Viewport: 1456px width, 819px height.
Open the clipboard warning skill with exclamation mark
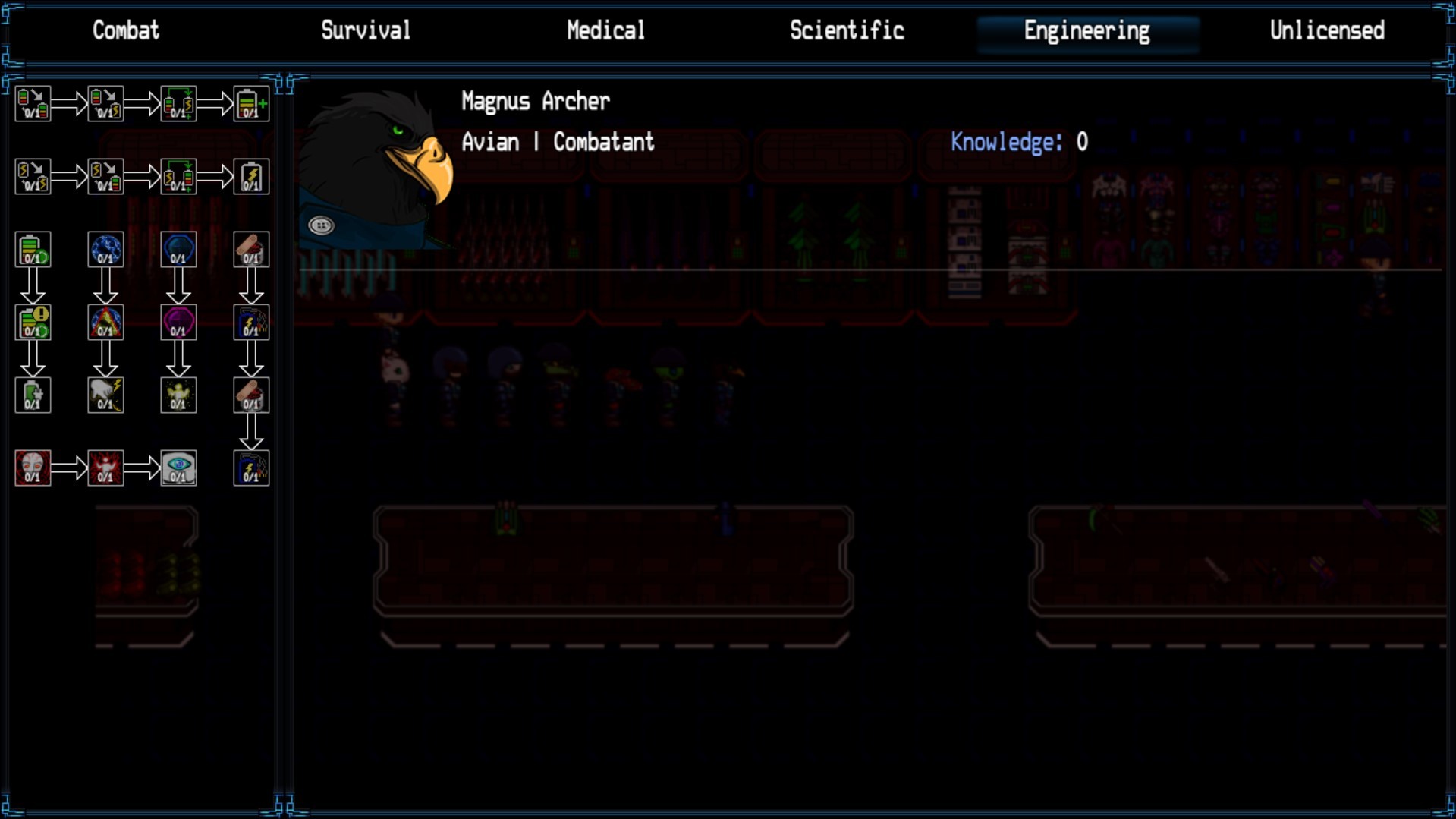tap(32, 321)
